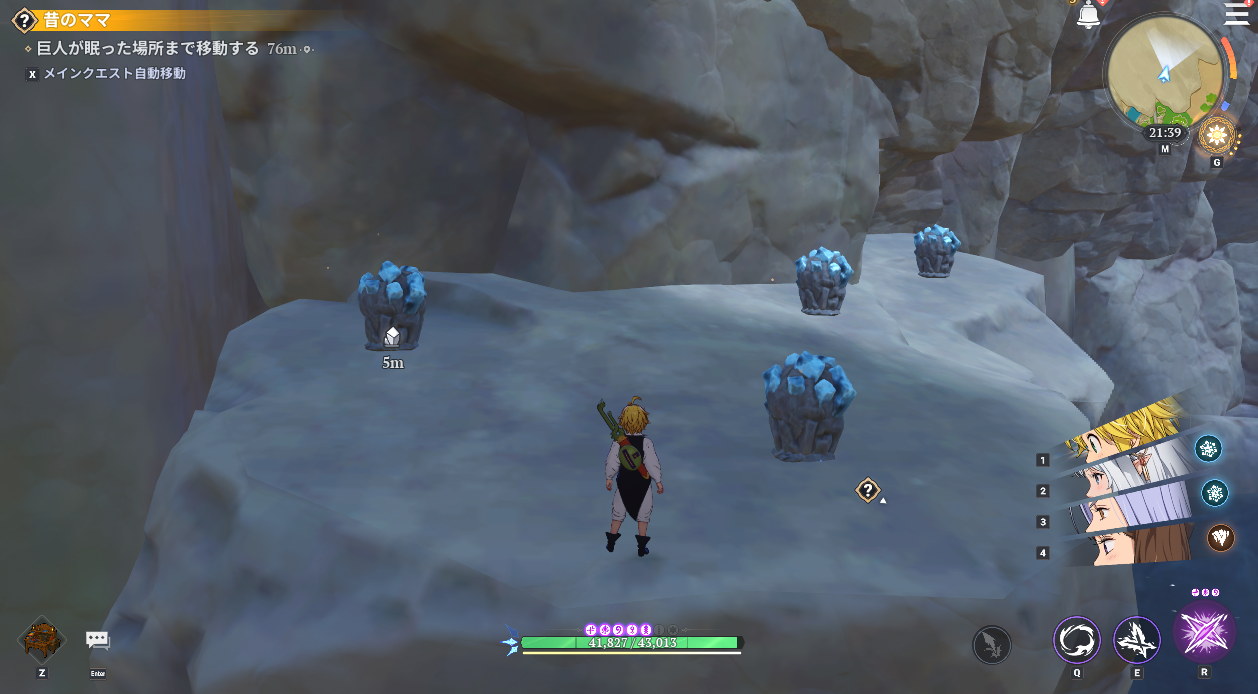Open the 昔のママ quest tracker
This screenshot has height=694, width=1258.
tap(75, 20)
